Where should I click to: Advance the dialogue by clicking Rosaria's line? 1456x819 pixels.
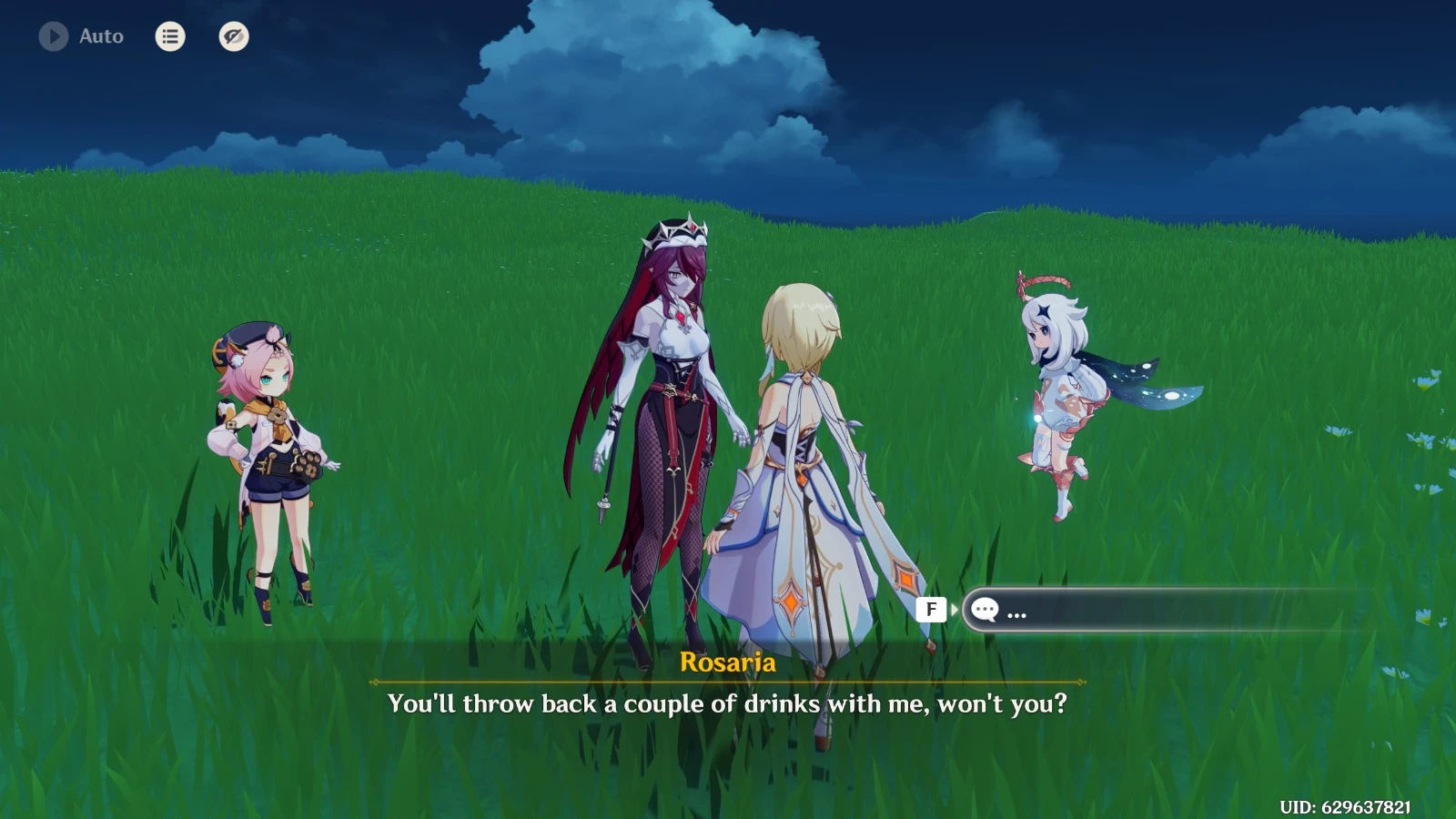[x=728, y=703]
